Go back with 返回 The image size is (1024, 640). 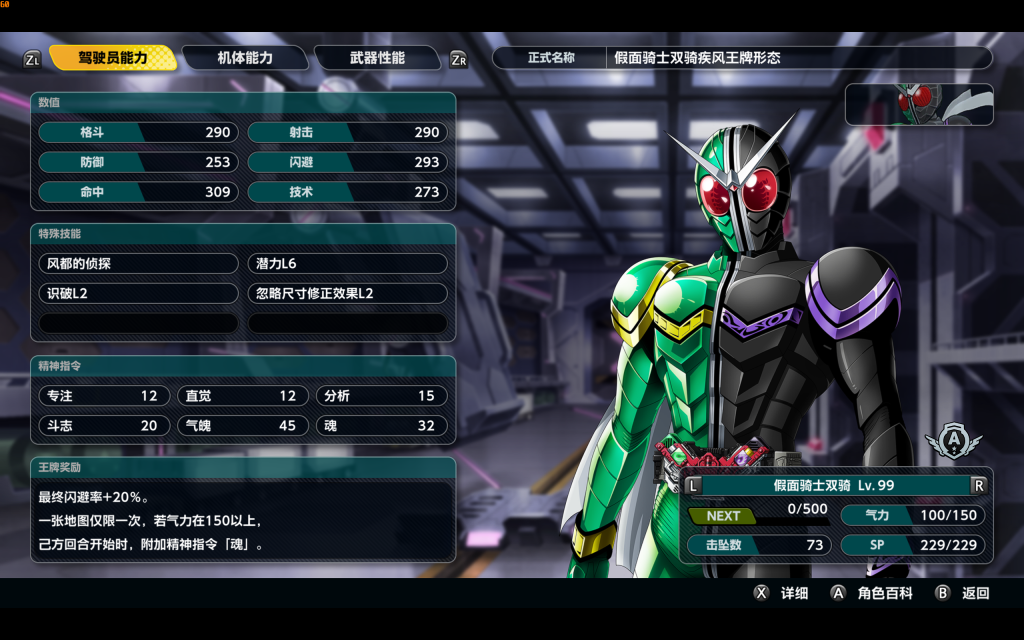coord(963,593)
